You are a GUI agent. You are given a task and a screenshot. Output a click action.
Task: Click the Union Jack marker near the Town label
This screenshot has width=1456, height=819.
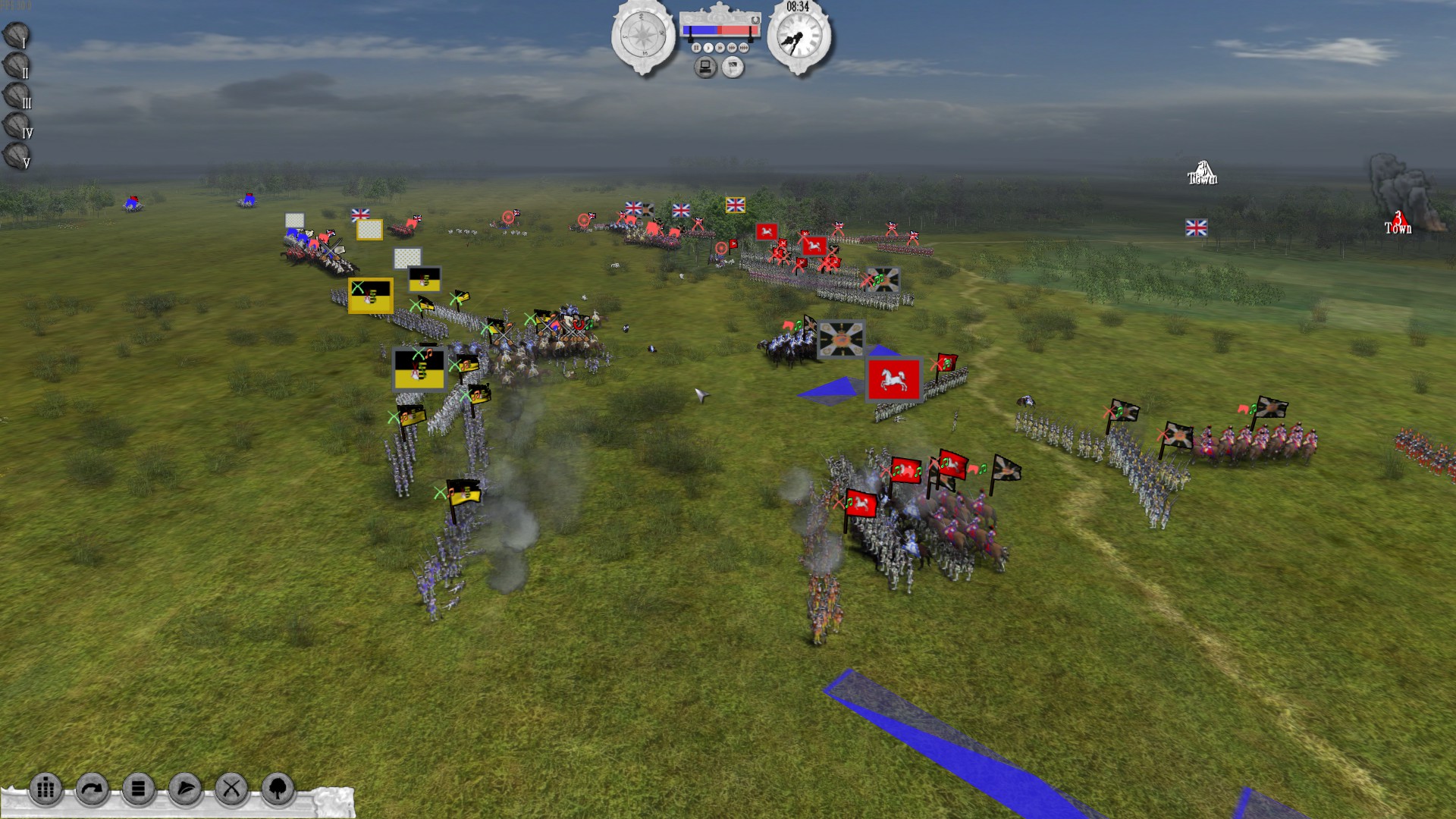point(1197,226)
